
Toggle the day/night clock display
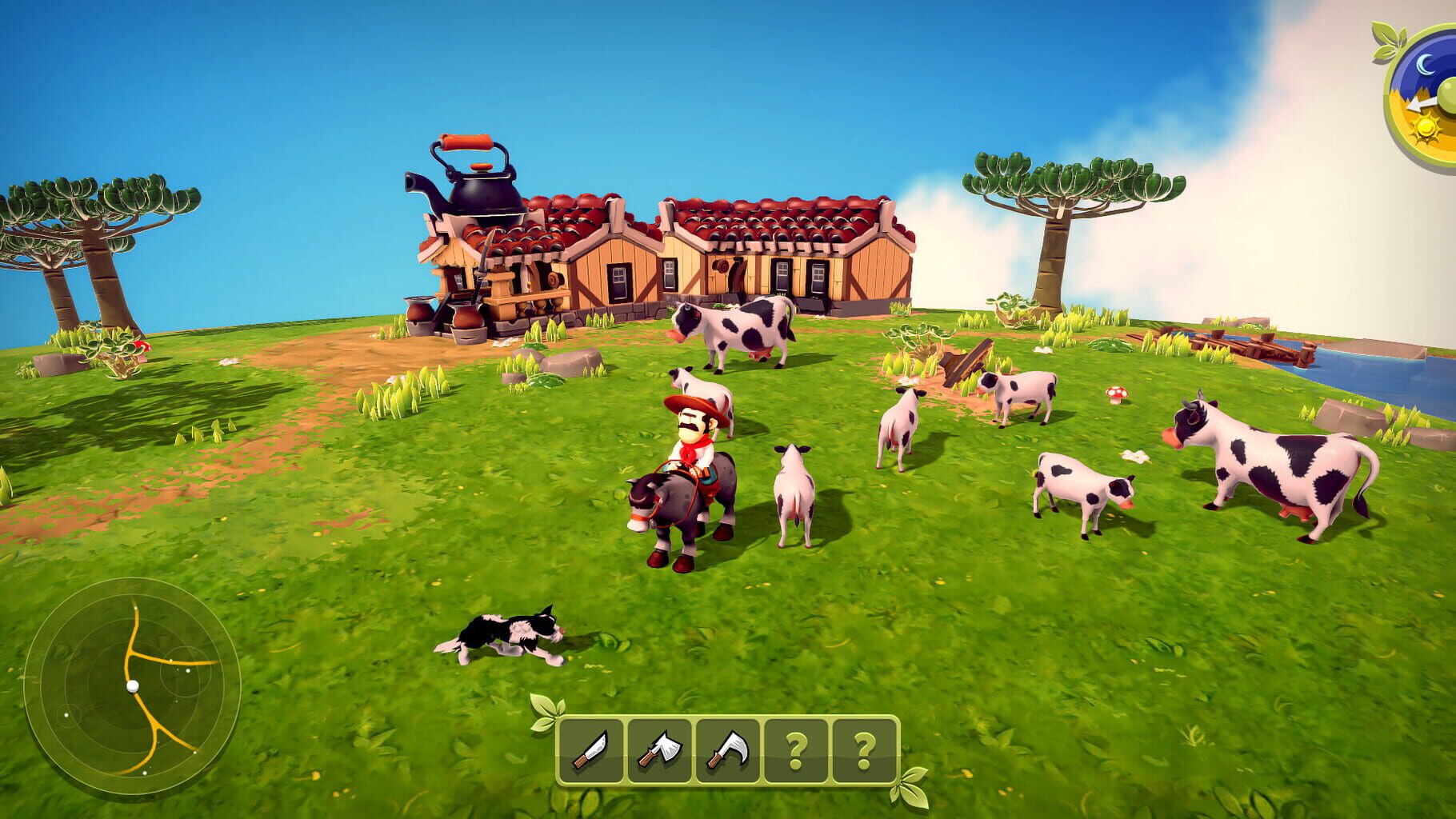[1432, 92]
